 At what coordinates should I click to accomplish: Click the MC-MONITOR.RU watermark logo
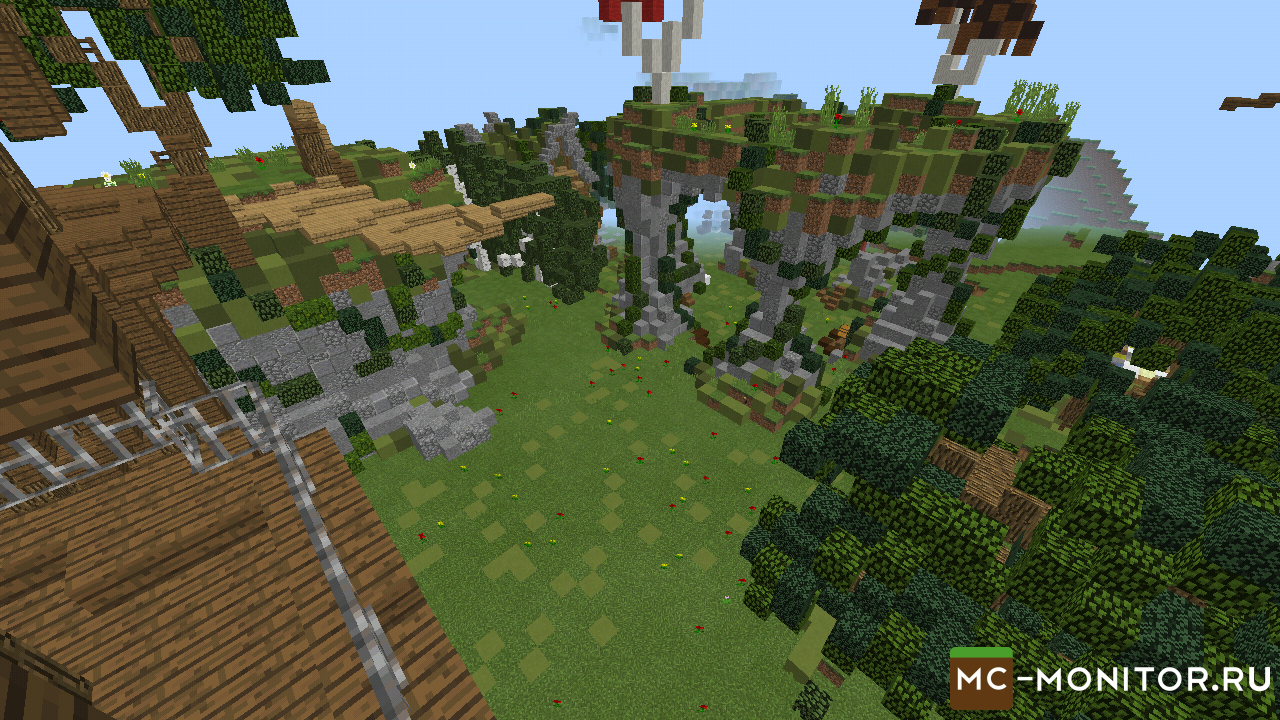[x=1110, y=679]
